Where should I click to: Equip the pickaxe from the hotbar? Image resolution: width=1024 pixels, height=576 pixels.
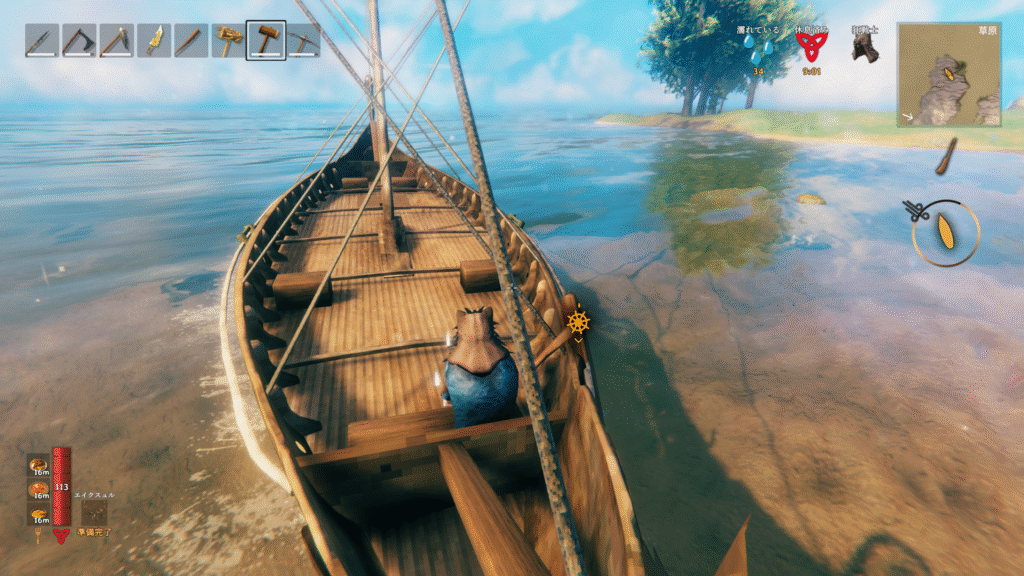tap(303, 41)
